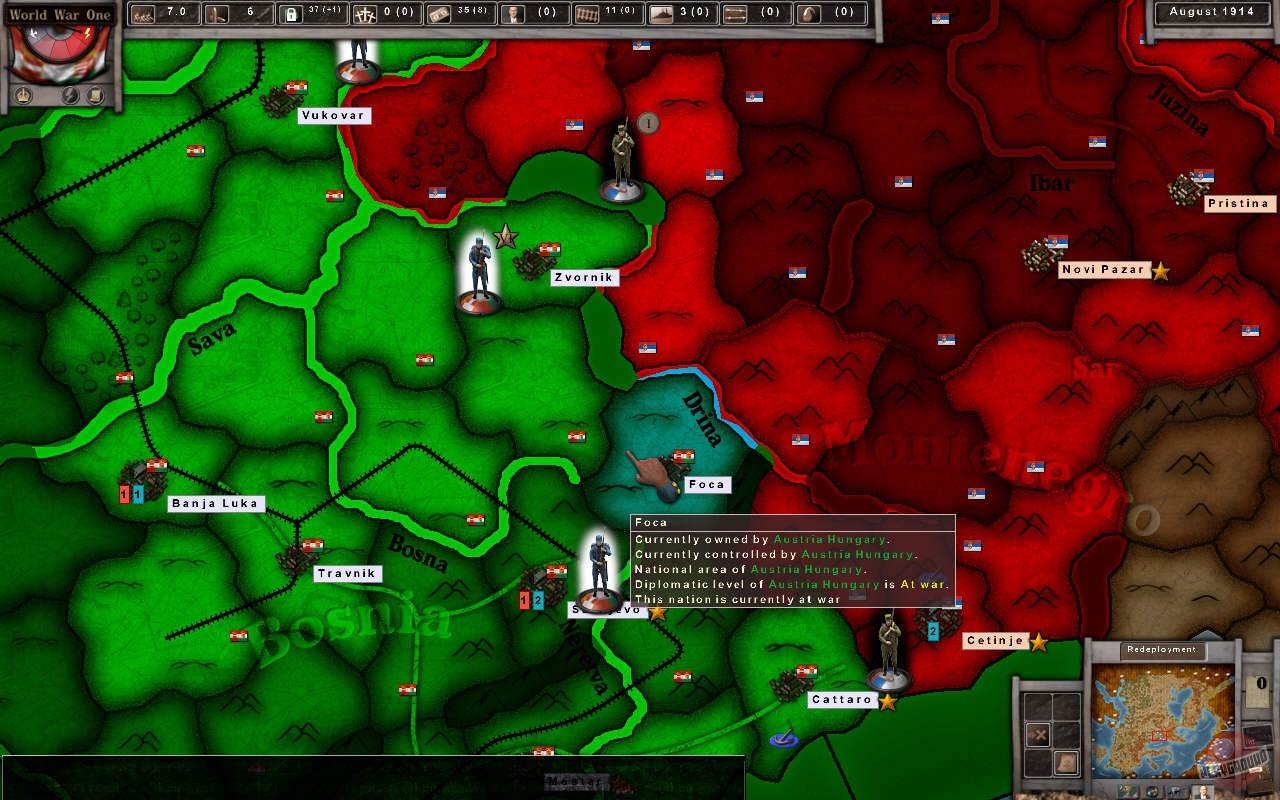The height and width of the screenshot is (800, 1280).
Task: Open the August 1914 date banner
Action: coord(1211,13)
